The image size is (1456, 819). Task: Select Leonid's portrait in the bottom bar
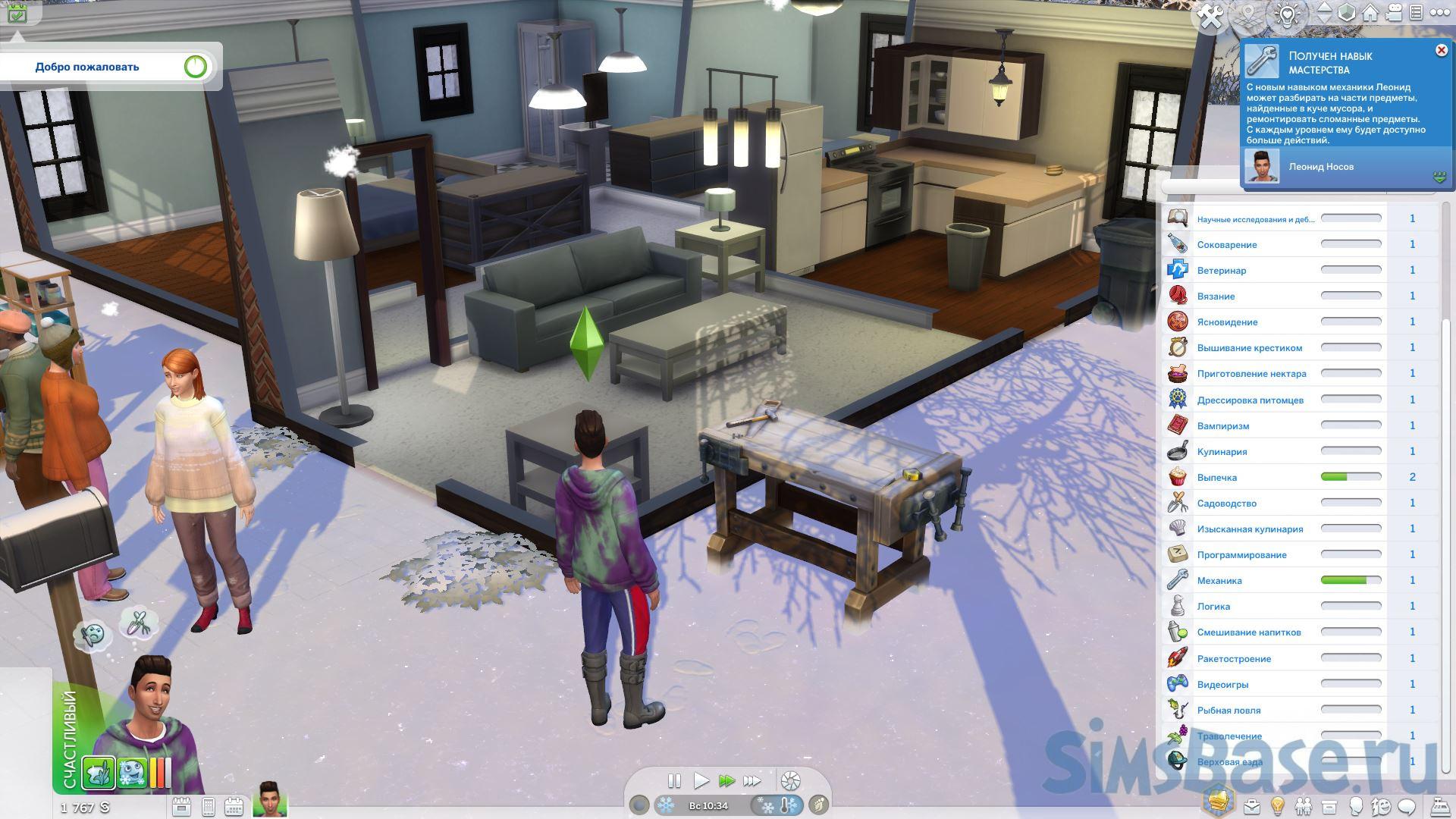[x=269, y=799]
